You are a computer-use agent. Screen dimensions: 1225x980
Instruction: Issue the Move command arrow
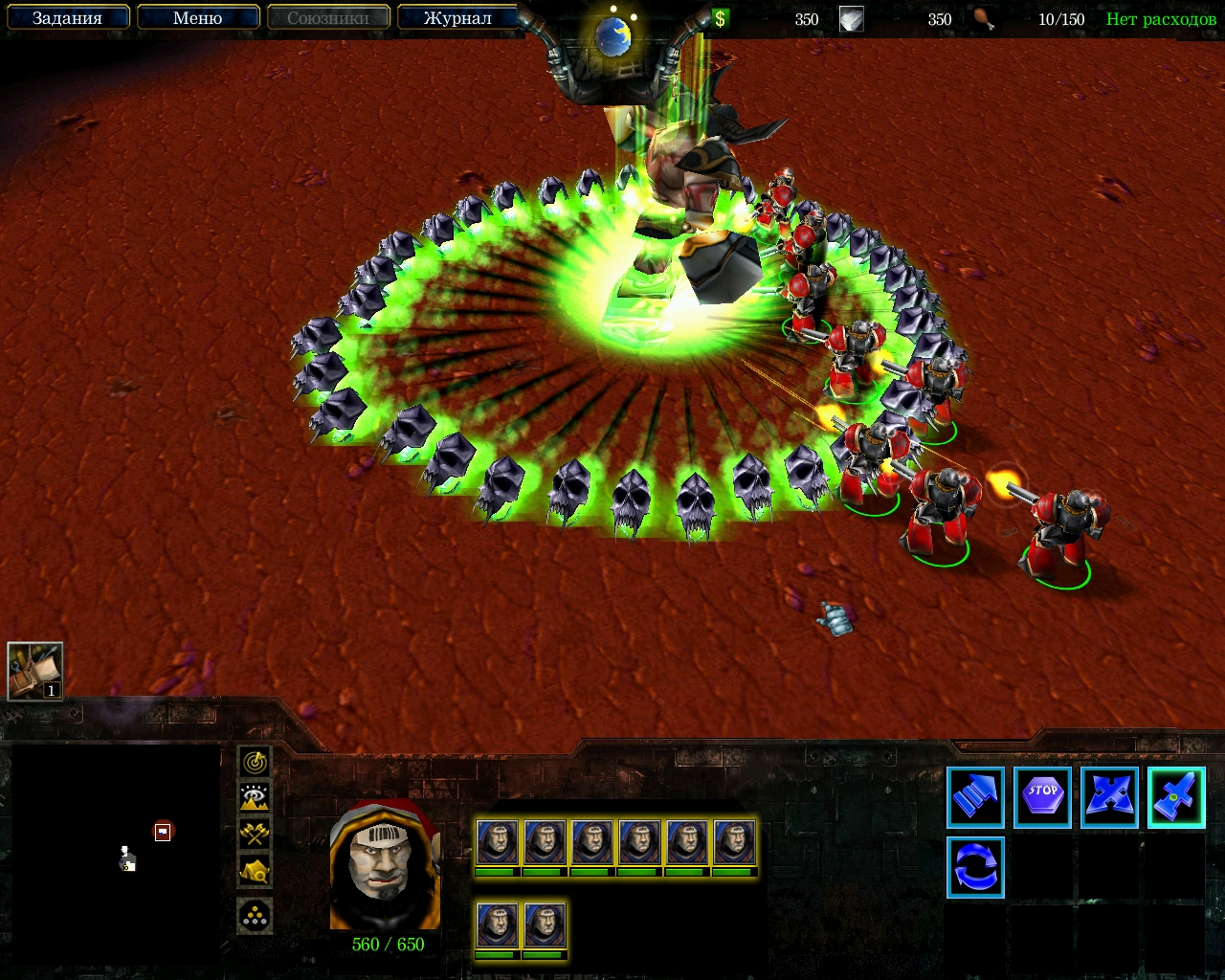coord(975,797)
